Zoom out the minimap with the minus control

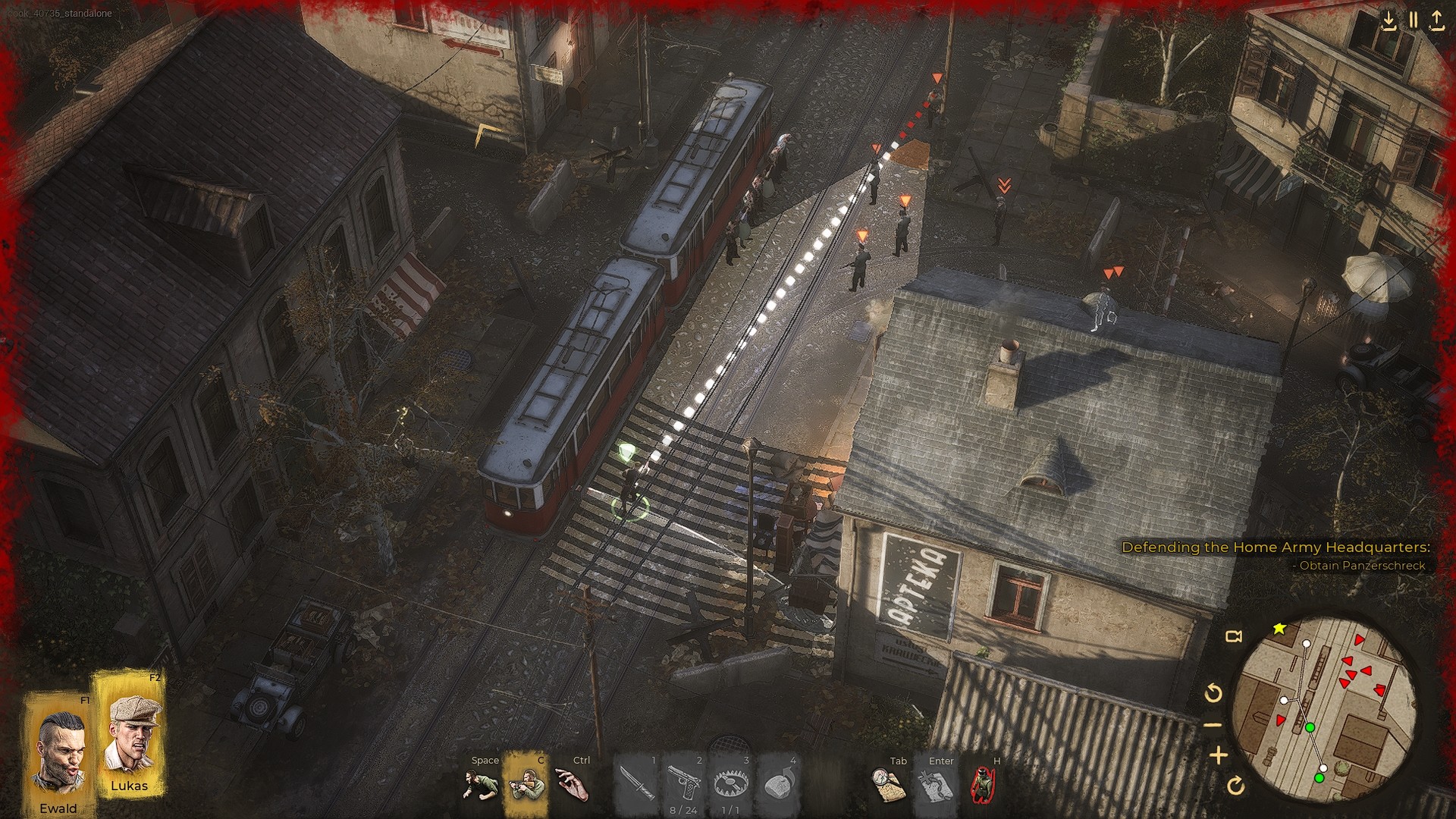(x=1213, y=723)
